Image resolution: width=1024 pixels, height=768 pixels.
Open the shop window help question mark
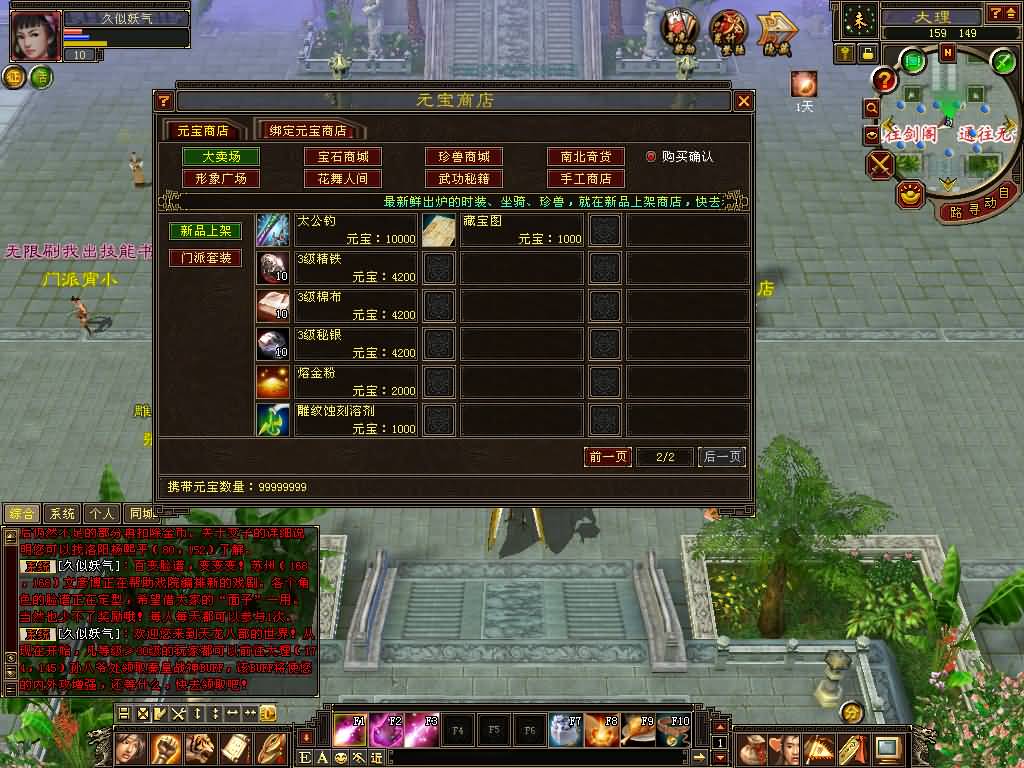click(165, 101)
